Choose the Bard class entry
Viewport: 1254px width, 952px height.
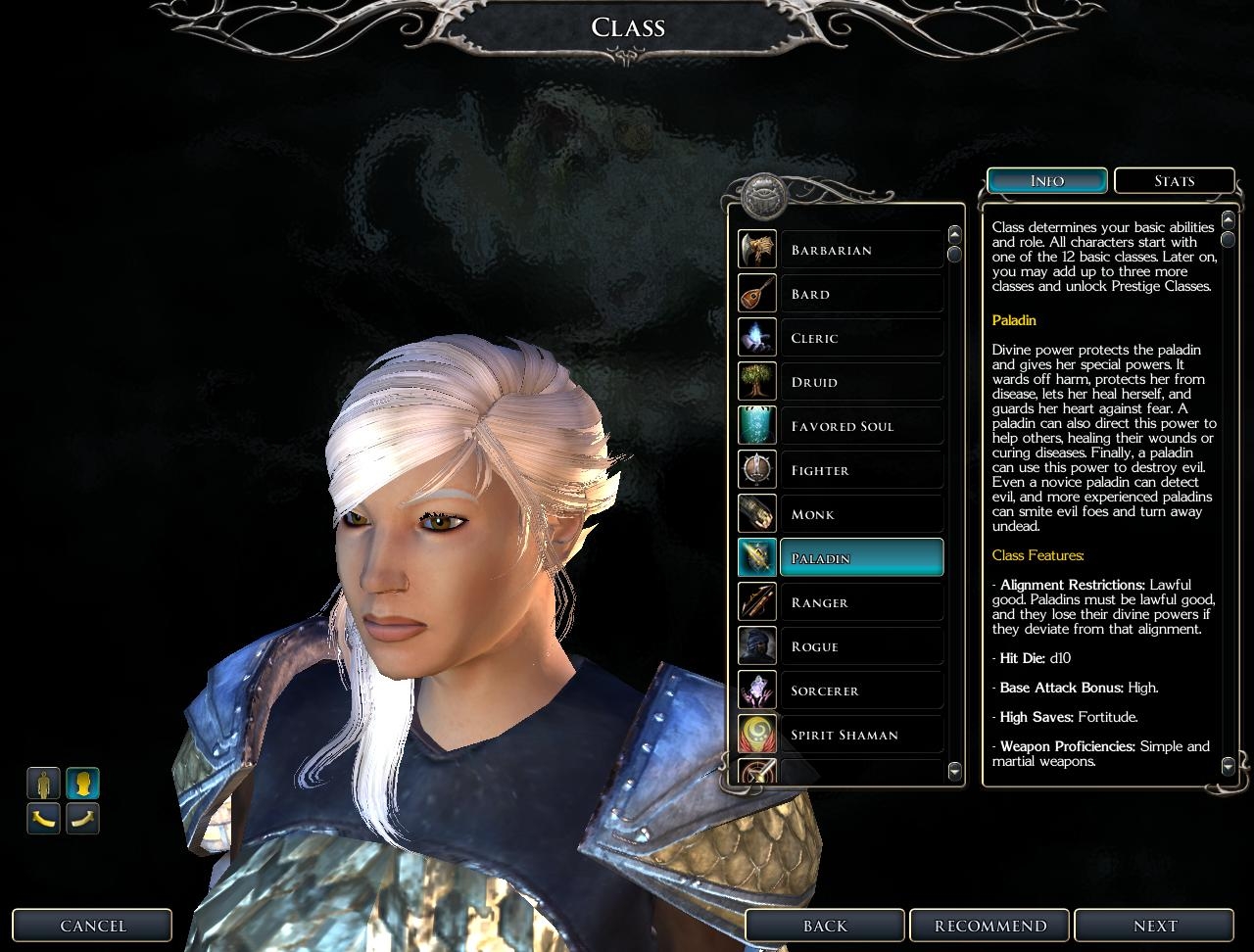click(x=861, y=294)
